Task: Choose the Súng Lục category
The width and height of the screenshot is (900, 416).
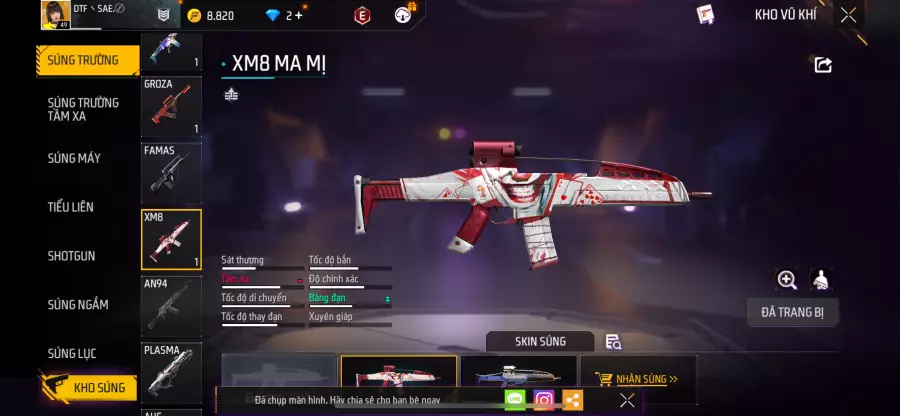Action: click(75, 353)
